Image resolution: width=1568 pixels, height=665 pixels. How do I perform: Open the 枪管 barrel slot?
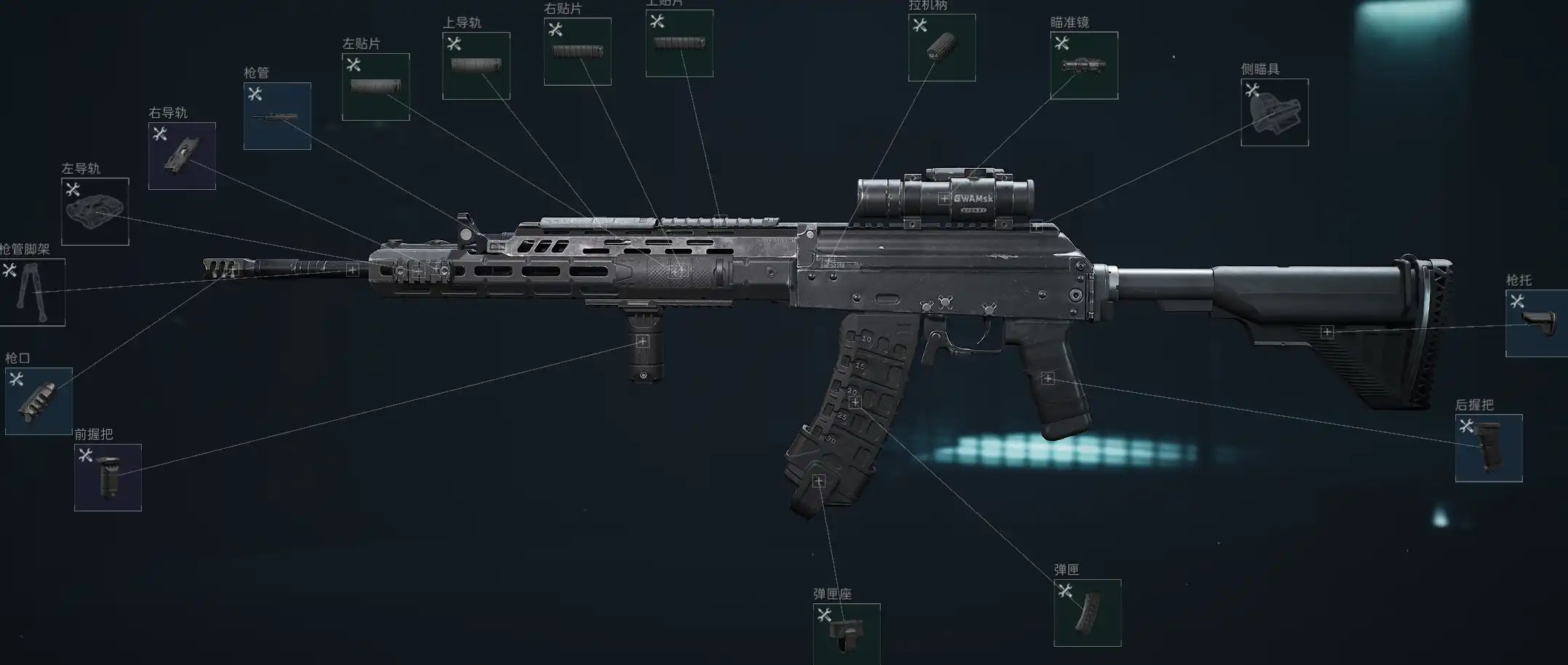tap(277, 116)
